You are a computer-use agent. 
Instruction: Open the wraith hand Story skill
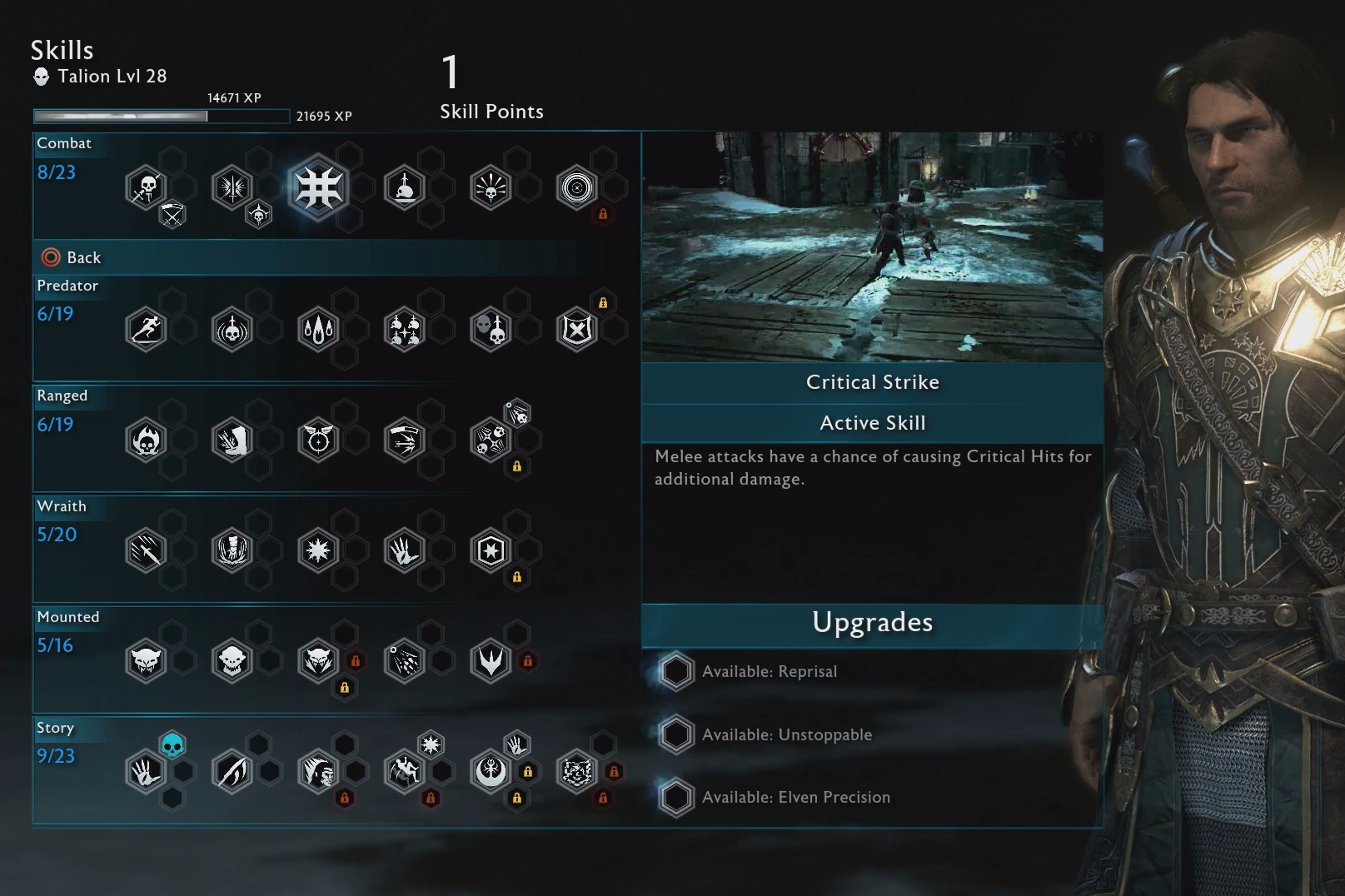tap(146, 772)
